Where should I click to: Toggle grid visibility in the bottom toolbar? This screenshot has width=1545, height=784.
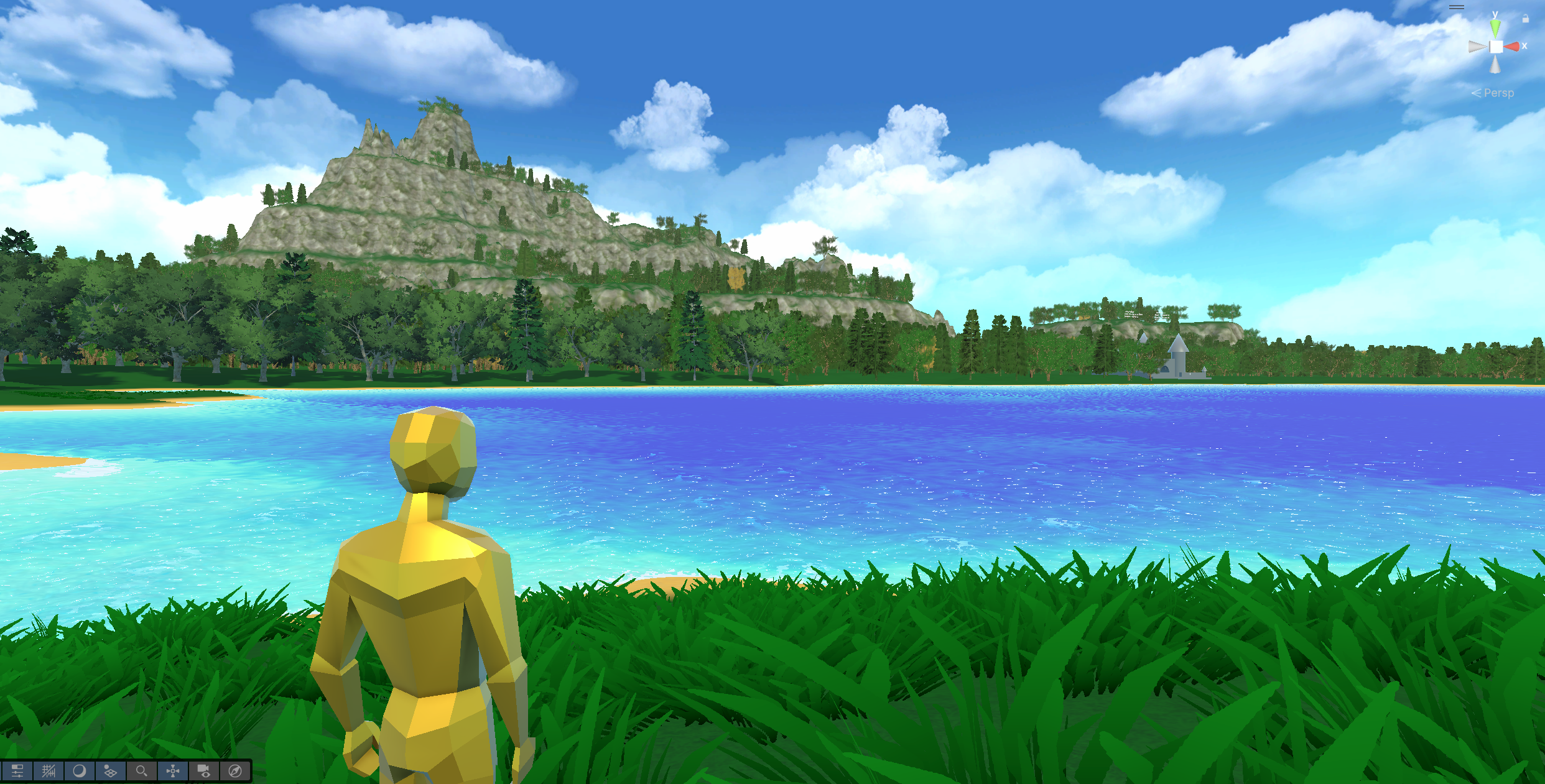(x=49, y=771)
